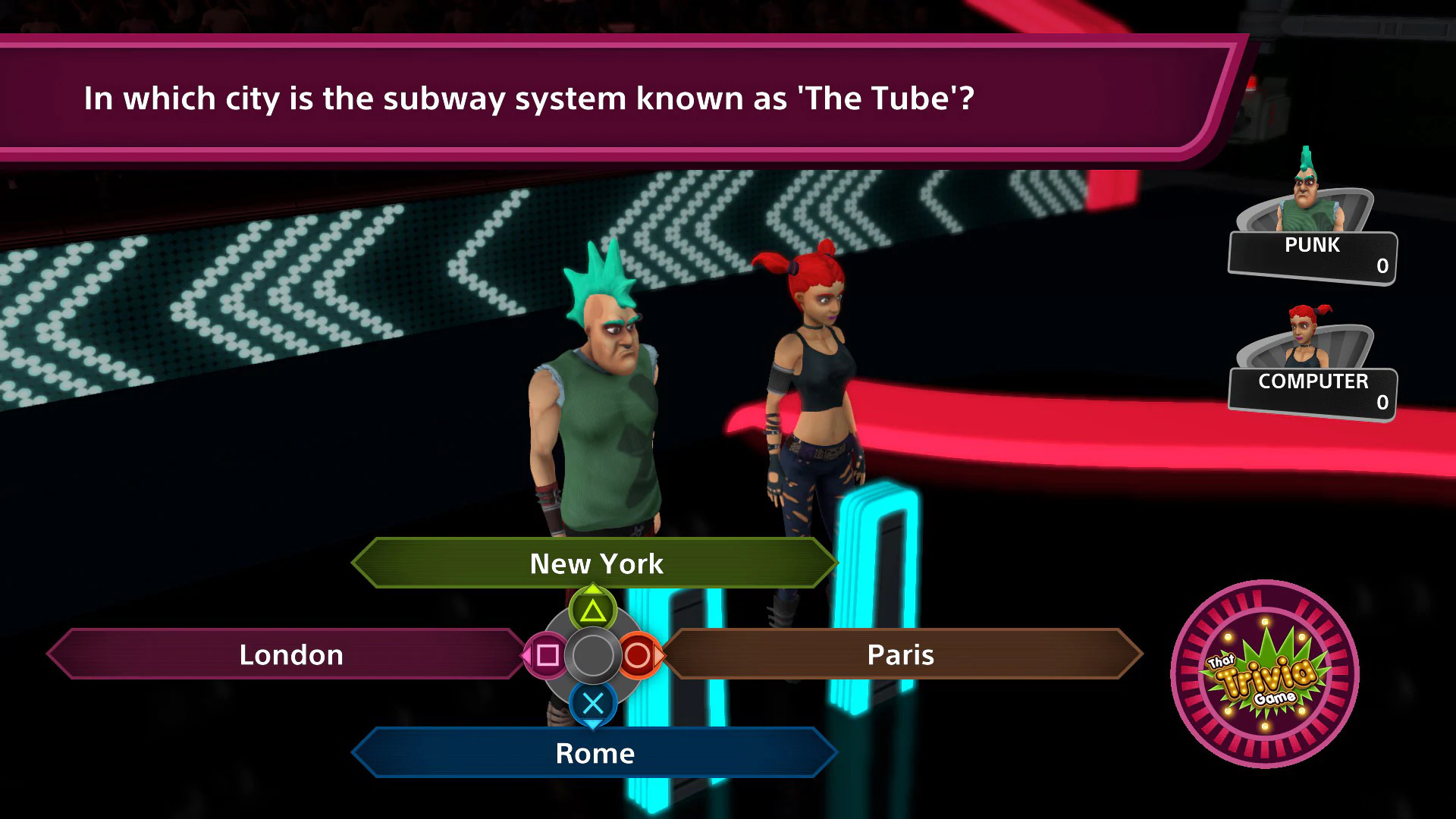
Task: Select the Rome answer banner
Action: [x=595, y=752]
